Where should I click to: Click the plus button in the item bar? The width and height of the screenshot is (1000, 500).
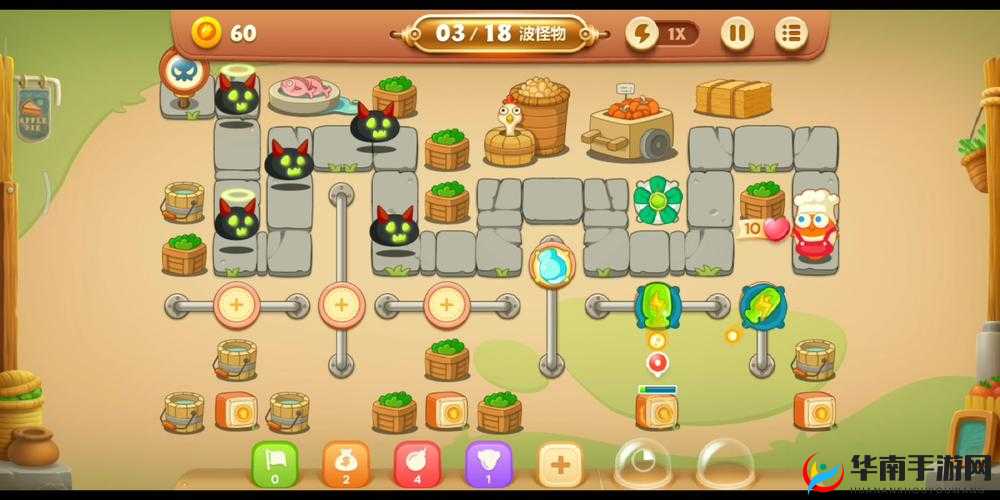[x=561, y=464]
